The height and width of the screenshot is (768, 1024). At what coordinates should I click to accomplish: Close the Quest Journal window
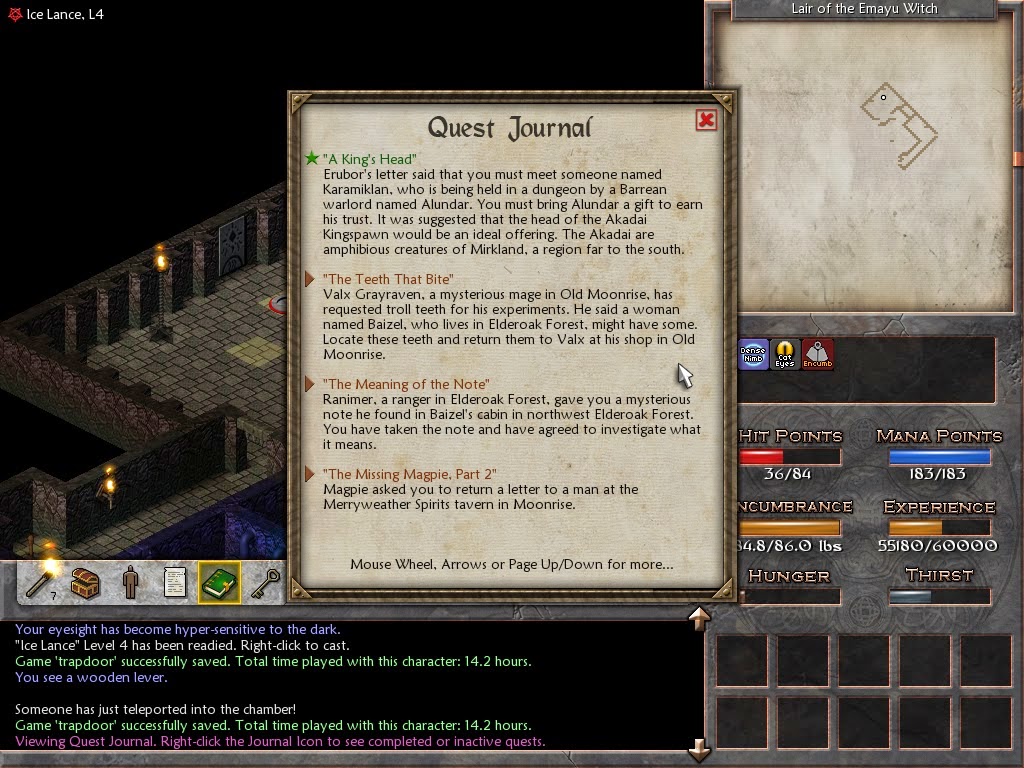point(706,120)
